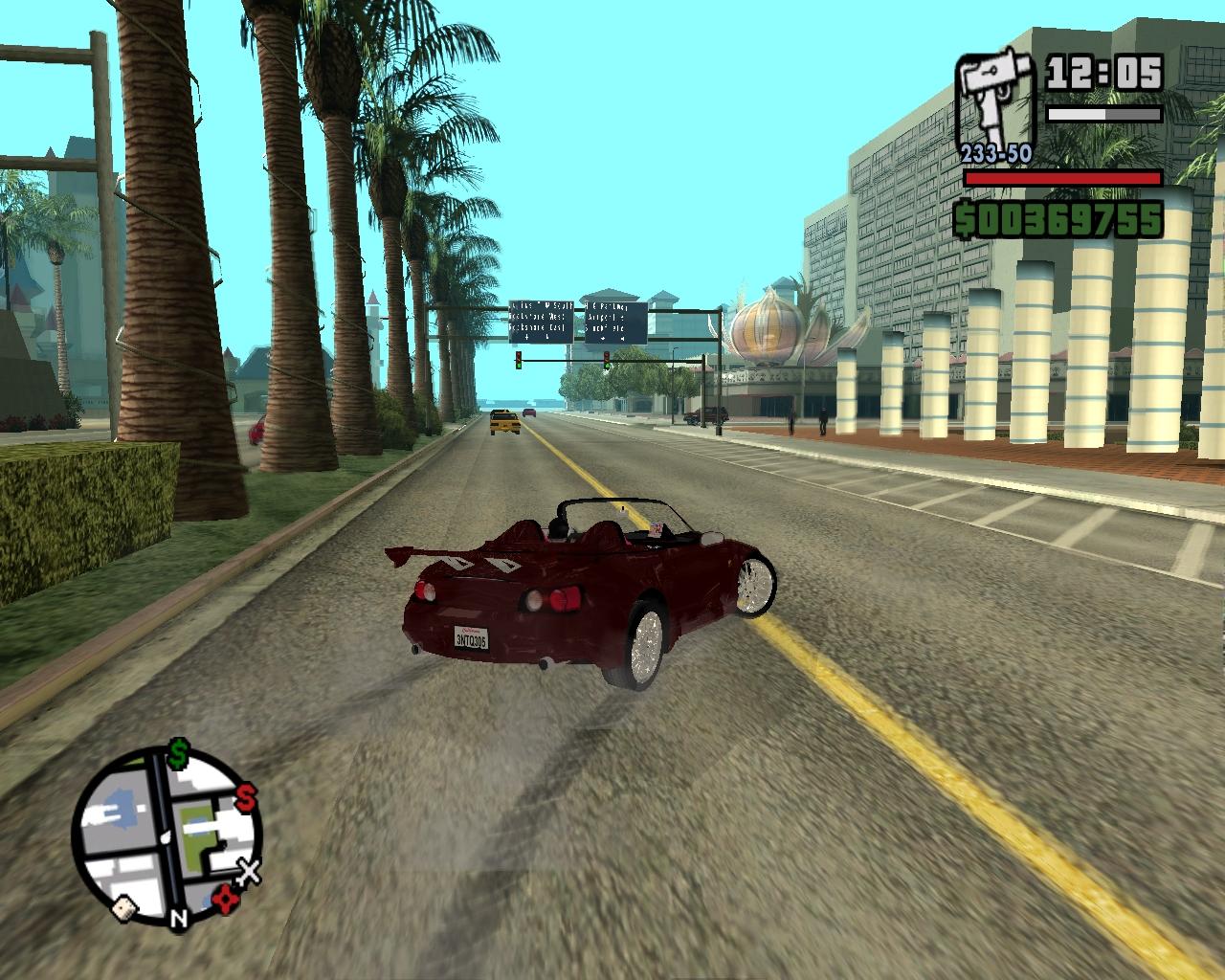Click the circular radar minimap
The image size is (1225, 980).
point(167,833)
